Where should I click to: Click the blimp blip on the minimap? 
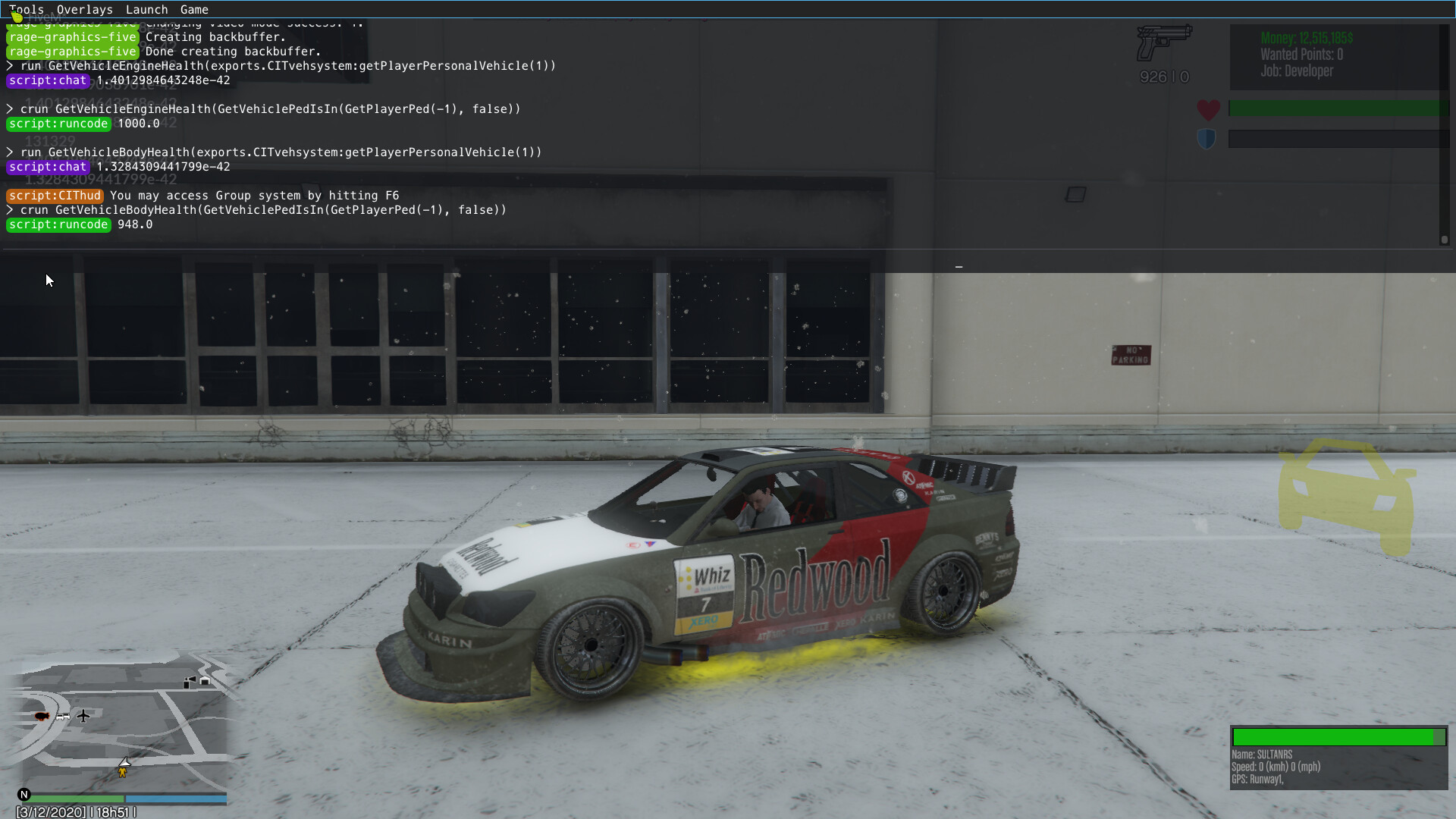pyautogui.click(x=42, y=714)
